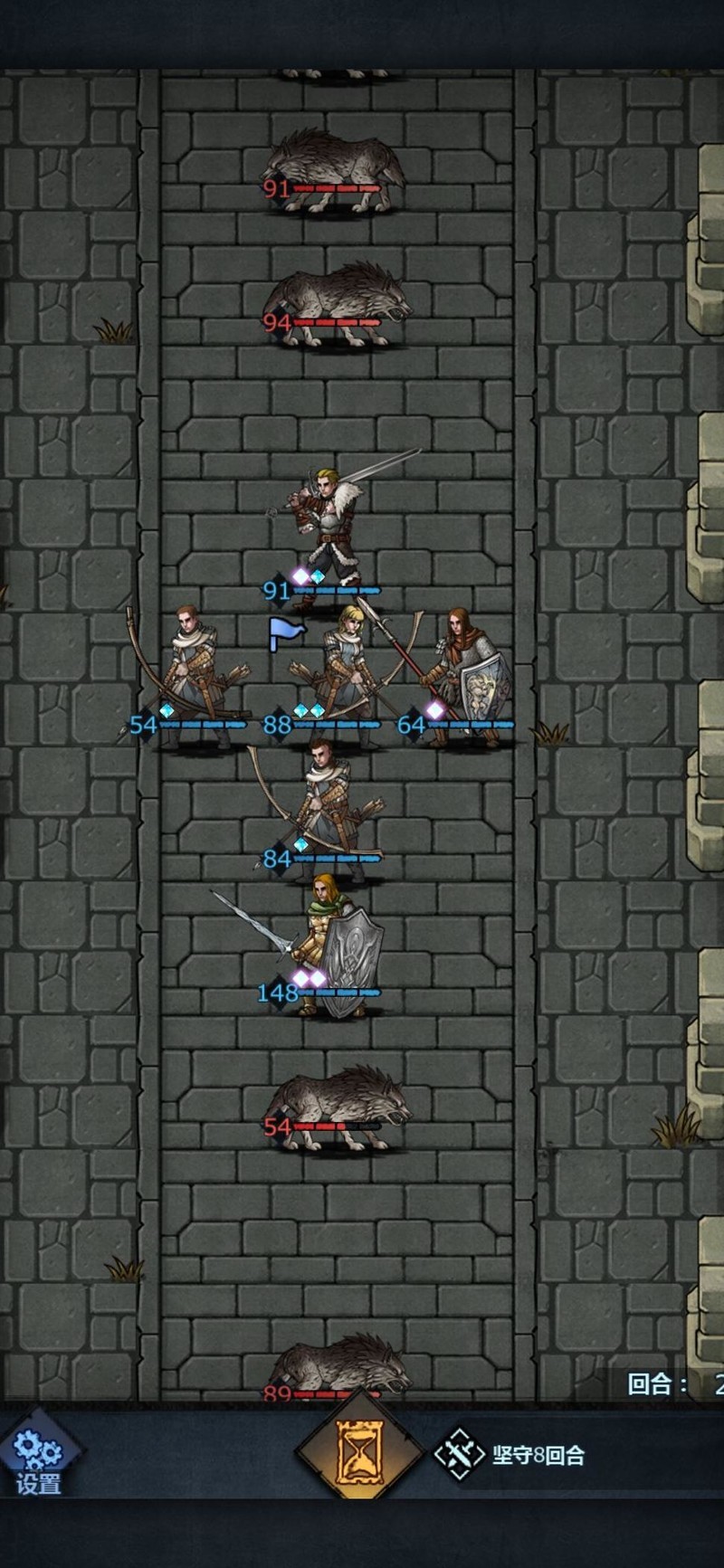Choose the spear and shield soldier with 64 HP
This screenshot has height=1568, width=724.
click(x=466, y=674)
